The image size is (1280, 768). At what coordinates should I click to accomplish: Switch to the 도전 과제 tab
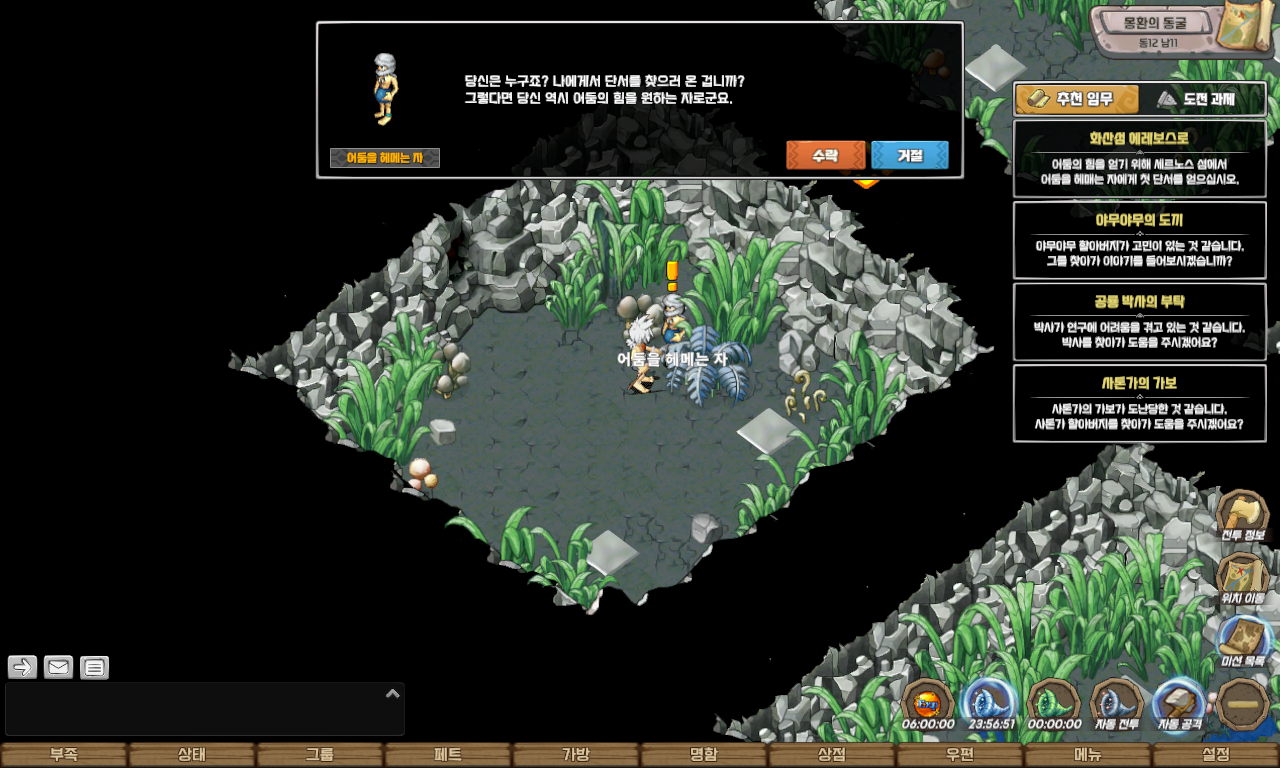click(x=1197, y=99)
